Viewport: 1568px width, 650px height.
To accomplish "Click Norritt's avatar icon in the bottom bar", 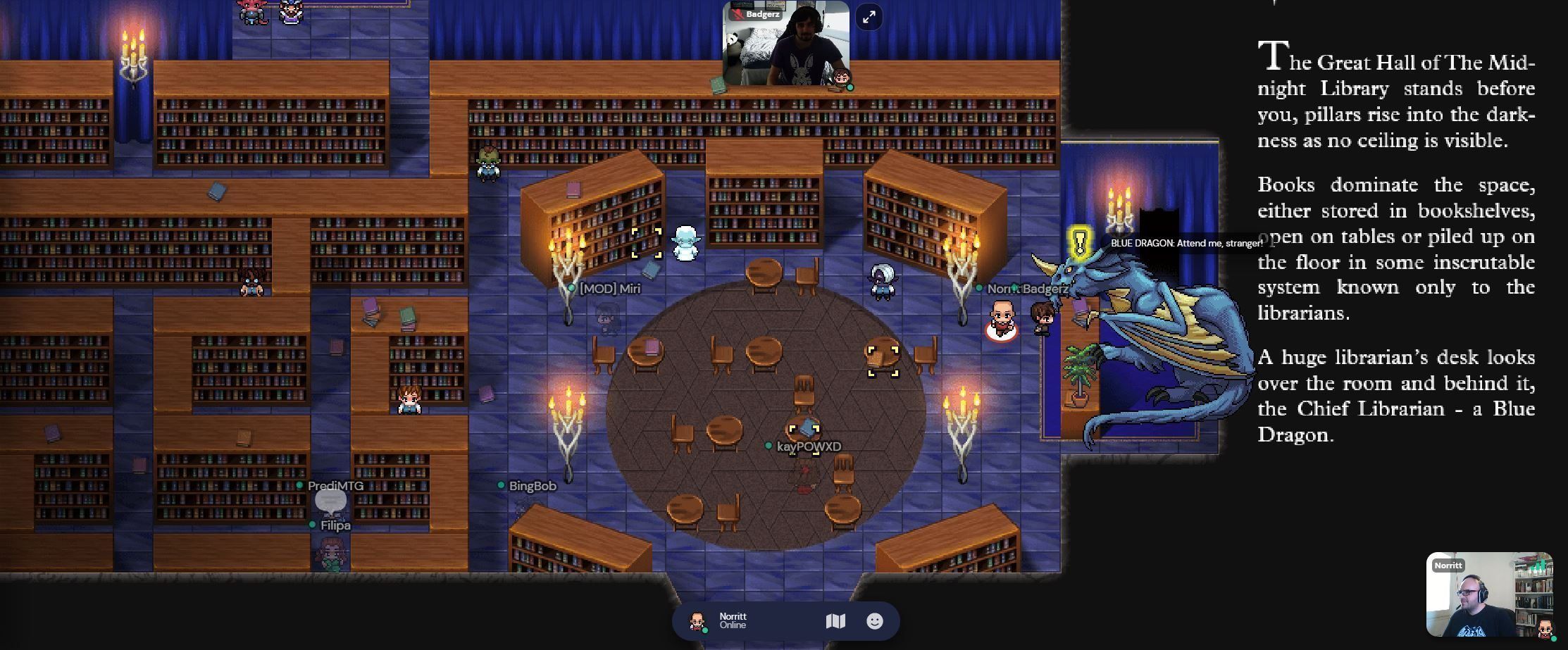I will click(x=697, y=621).
